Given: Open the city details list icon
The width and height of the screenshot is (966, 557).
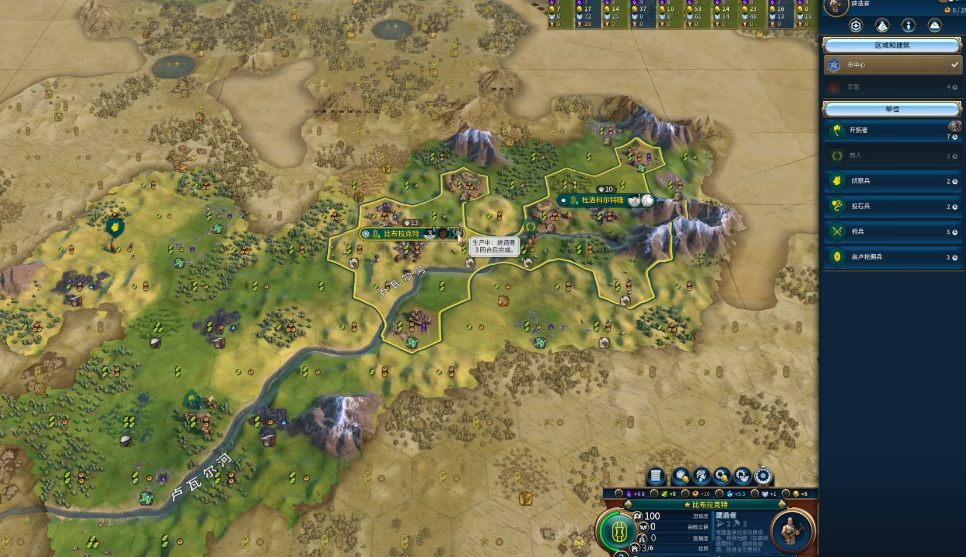Looking at the screenshot, I should pos(657,476).
